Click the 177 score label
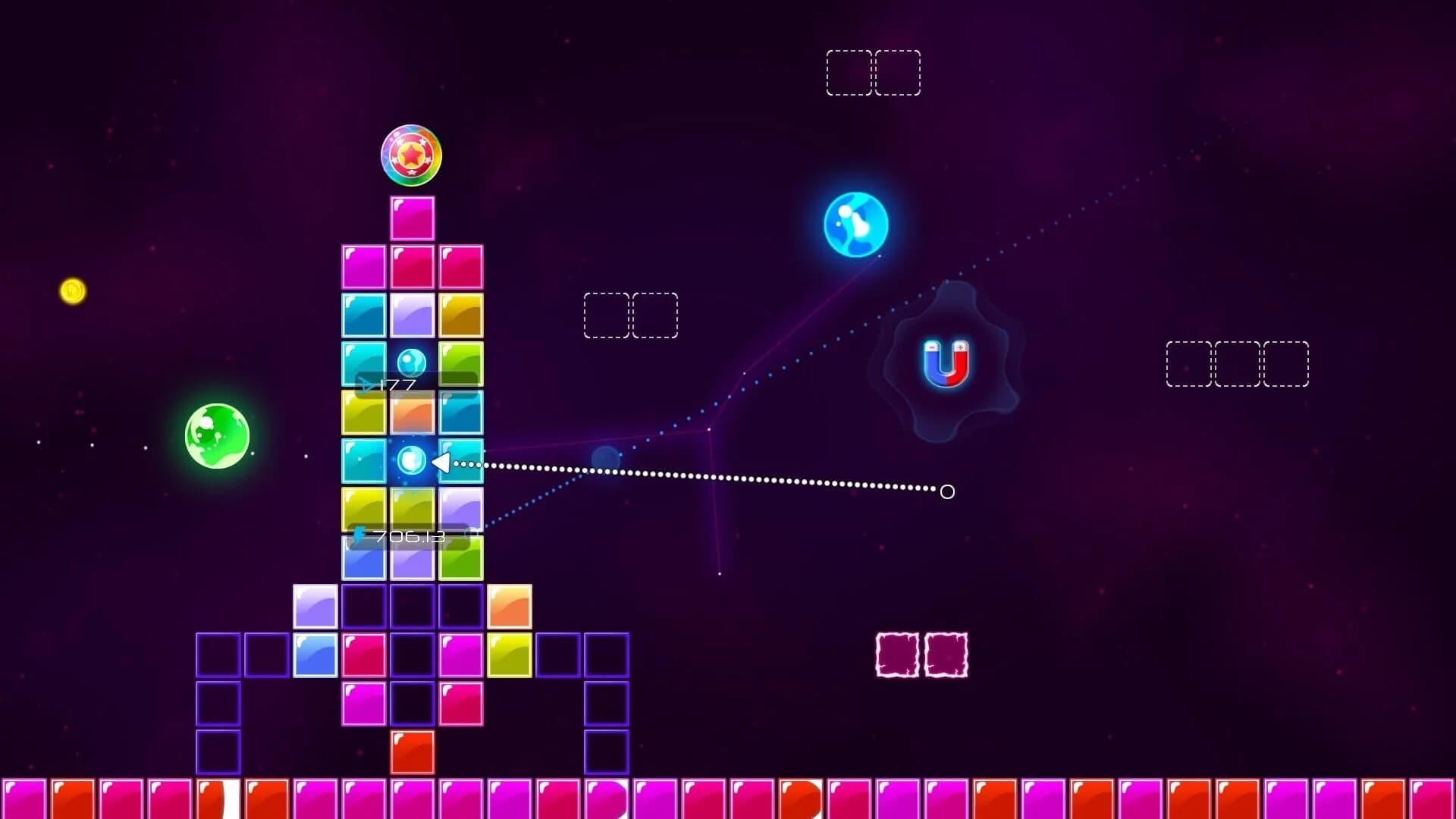 click(x=398, y=384)
